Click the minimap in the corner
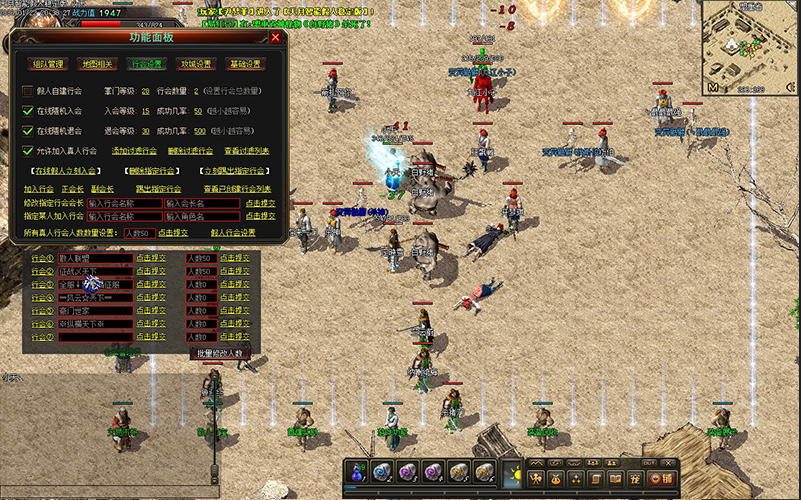 750,45
